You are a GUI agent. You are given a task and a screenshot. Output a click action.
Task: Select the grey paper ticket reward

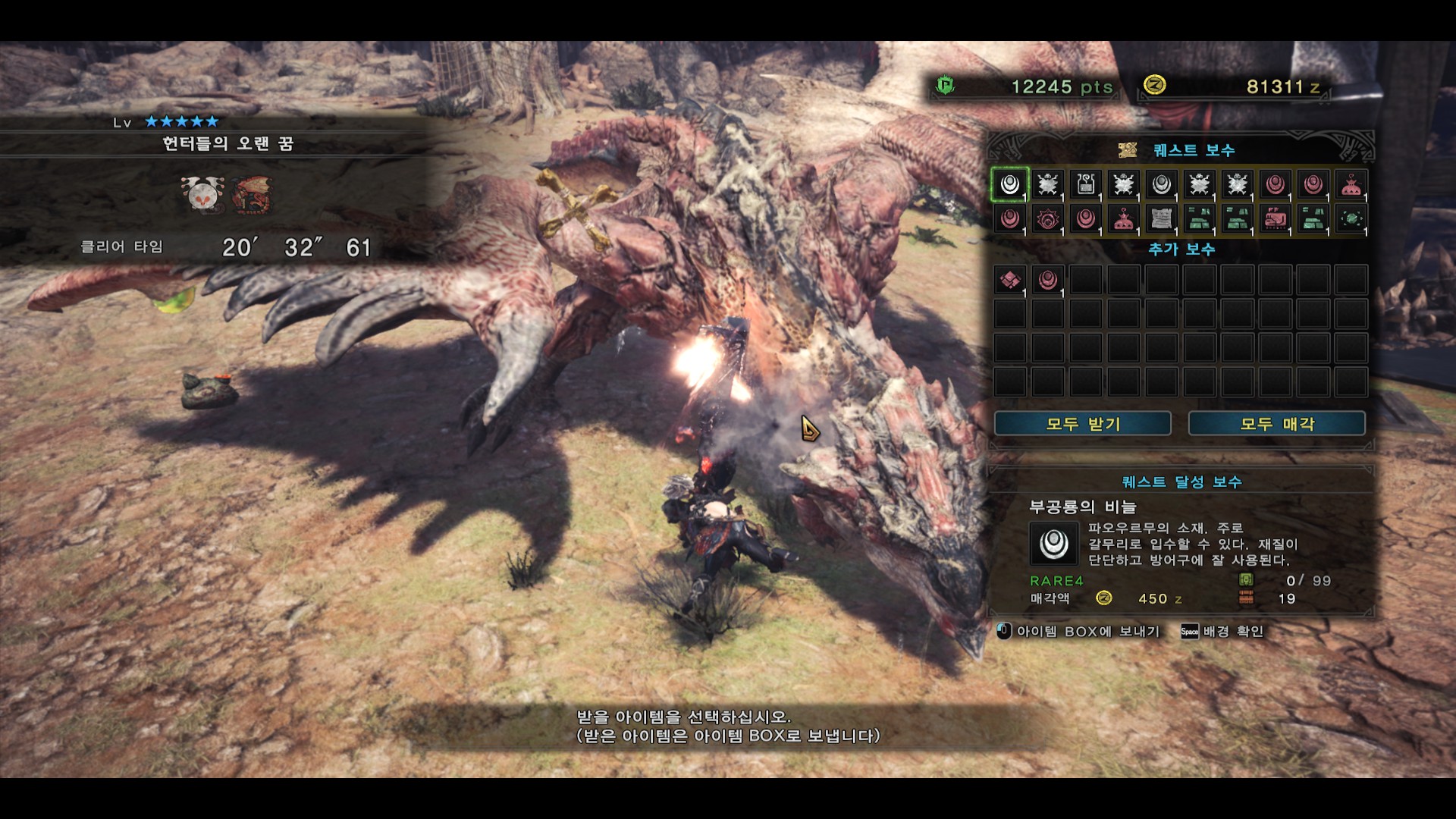pyautogui.click(x=1161, y=219)
